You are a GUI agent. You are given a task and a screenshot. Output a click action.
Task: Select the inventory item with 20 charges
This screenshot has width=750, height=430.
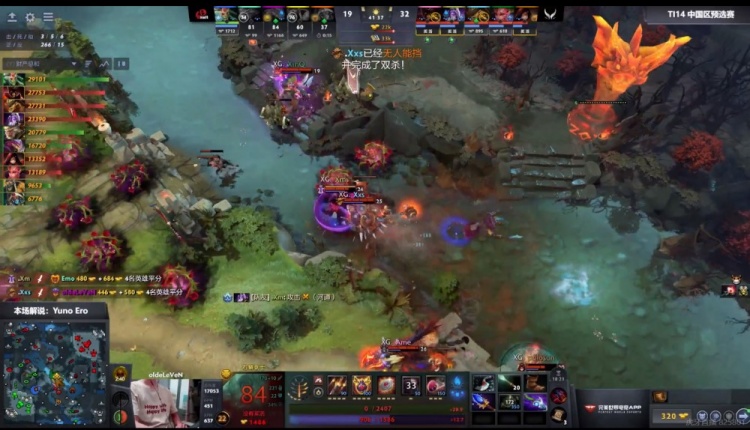point(510,383)
